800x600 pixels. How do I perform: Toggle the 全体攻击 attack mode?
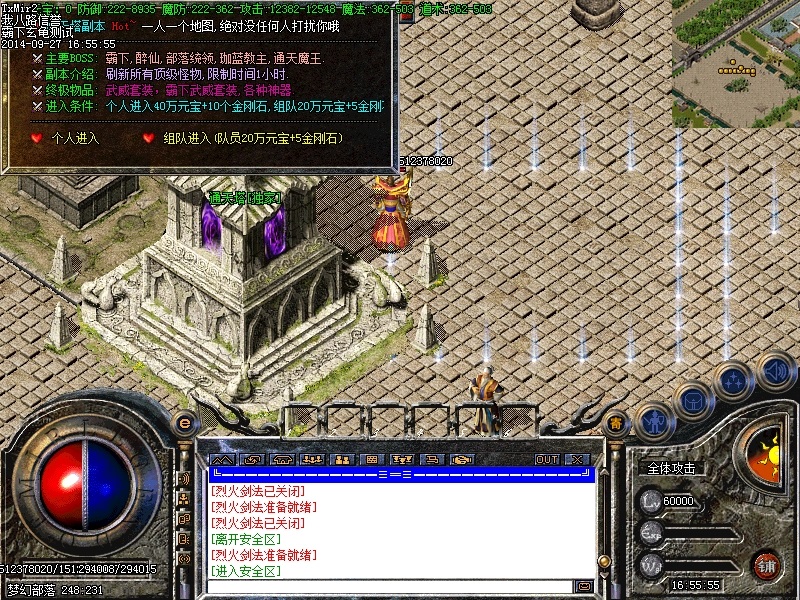[x=671, y=468]
